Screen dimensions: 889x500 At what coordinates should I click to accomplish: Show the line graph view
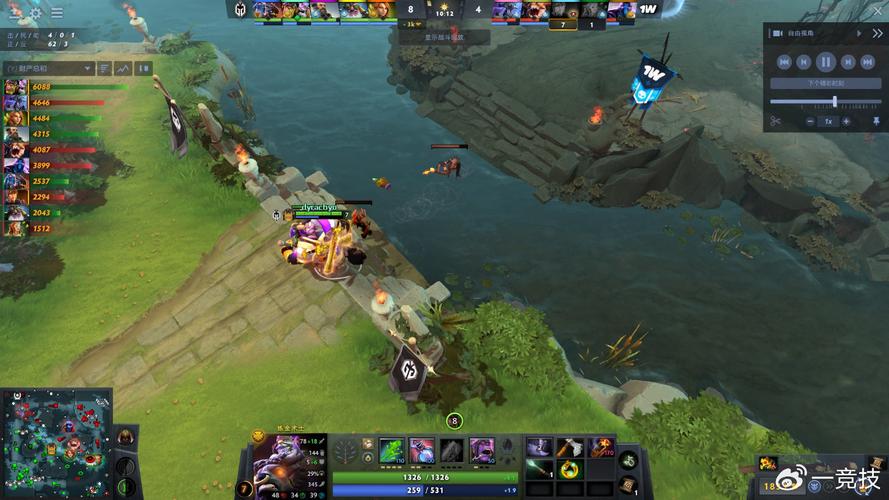pos(123,68)
